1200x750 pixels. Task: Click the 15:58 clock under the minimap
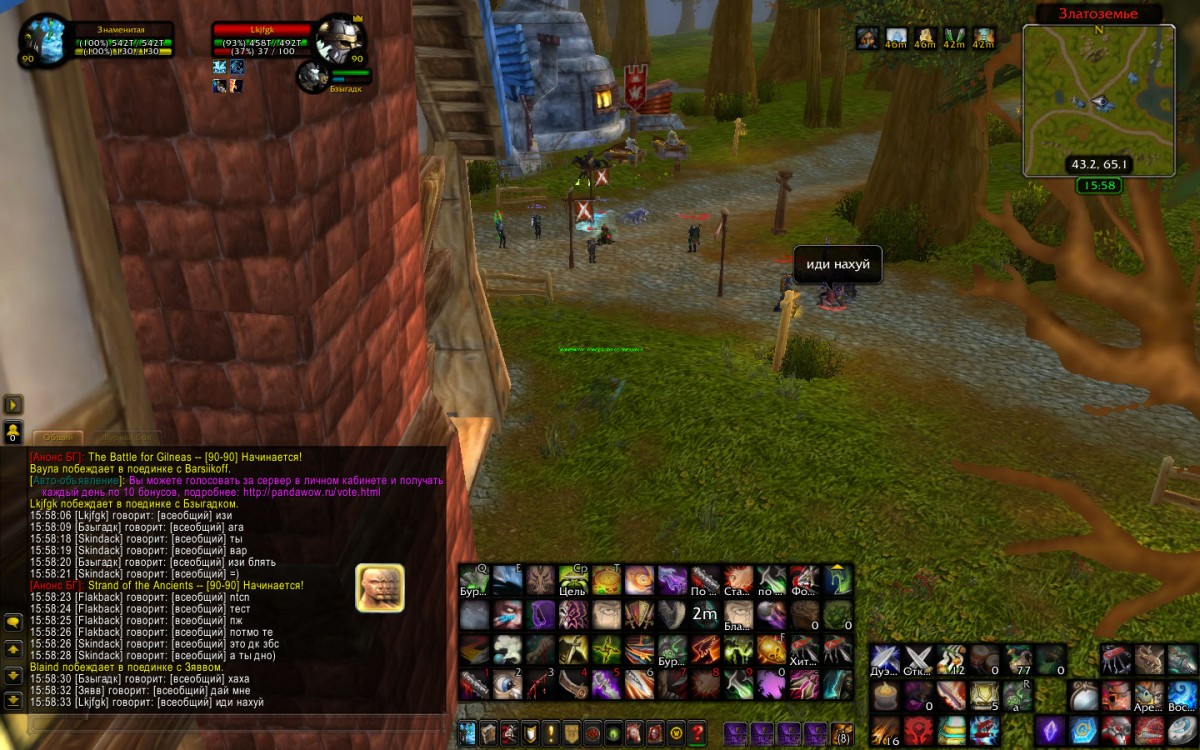point(1099,186)
